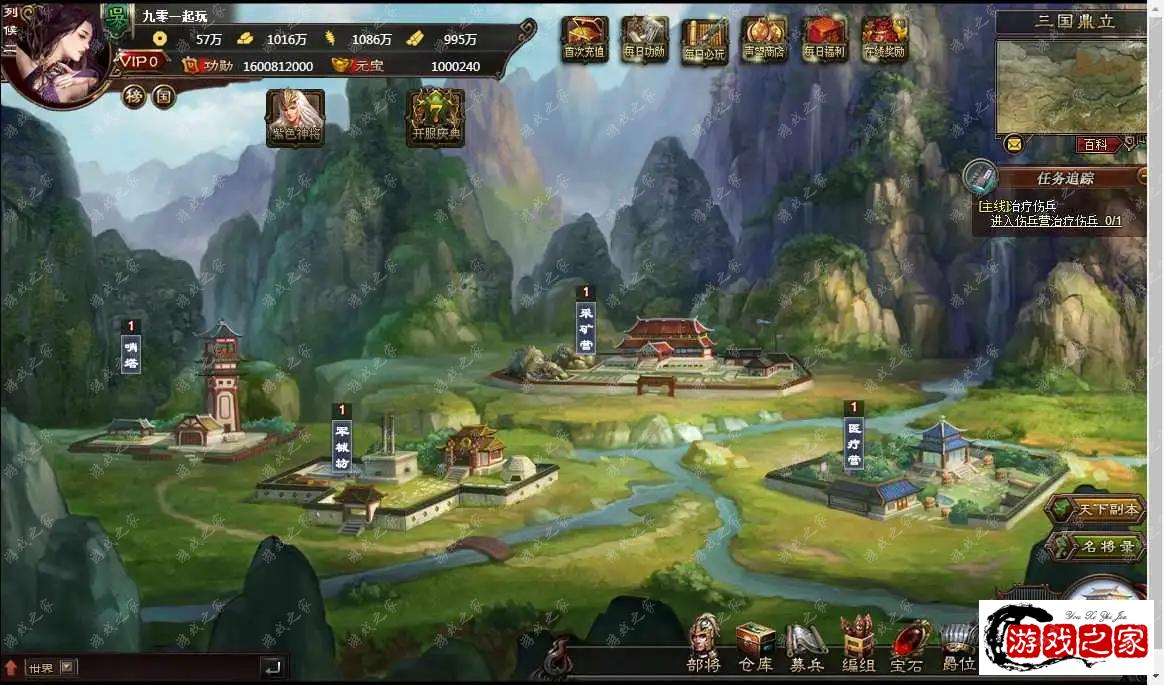Image resolution: width=1164 pixels, height=685 pixels.
Task: Follow the 进入伤兵营治疗伤兵 quest link
Action: tap(1055, 221)
